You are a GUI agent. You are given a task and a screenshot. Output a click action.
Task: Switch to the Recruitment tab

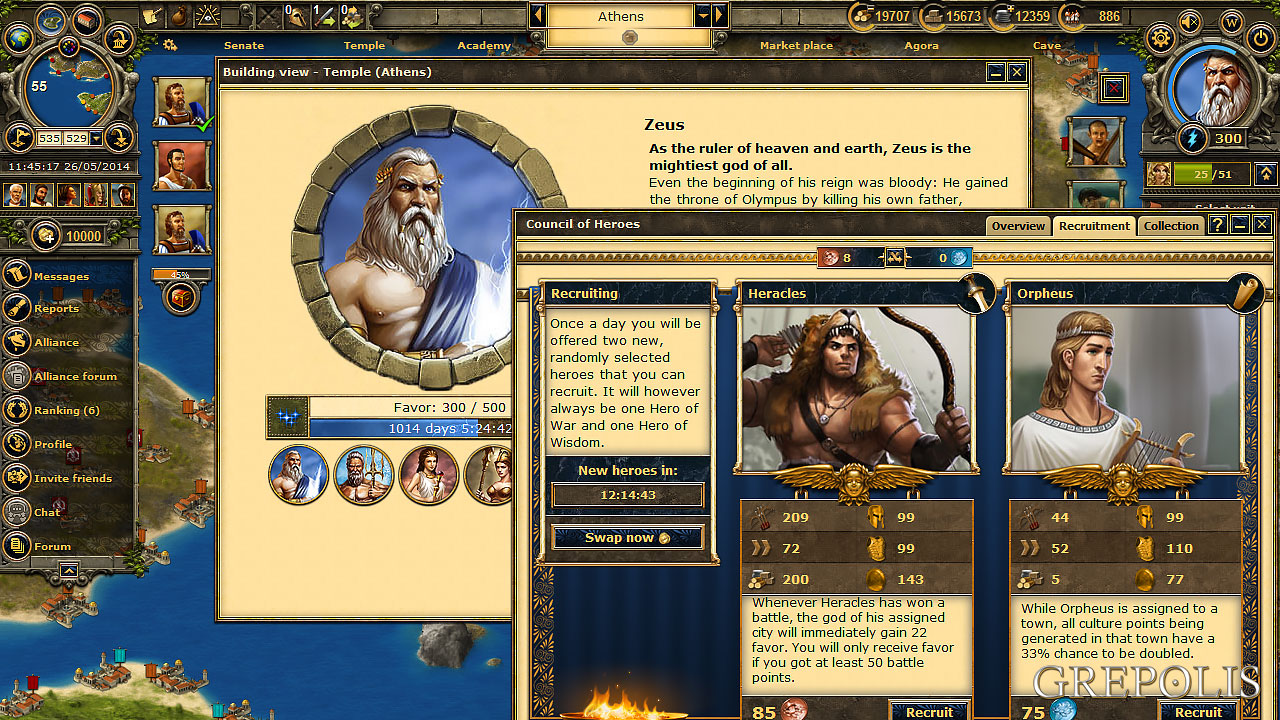(1094, 226)
